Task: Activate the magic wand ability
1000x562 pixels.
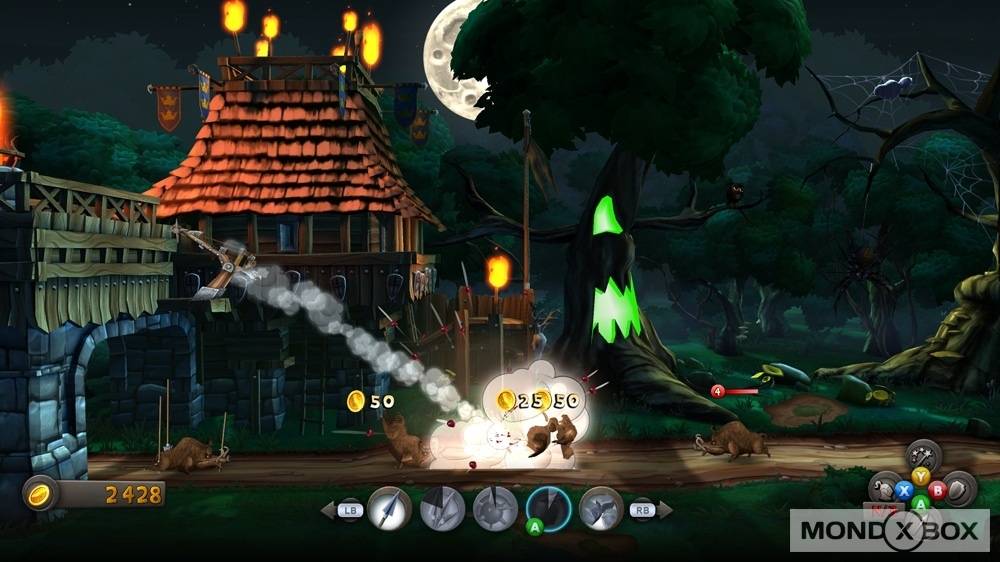Action: pos(923,456)
